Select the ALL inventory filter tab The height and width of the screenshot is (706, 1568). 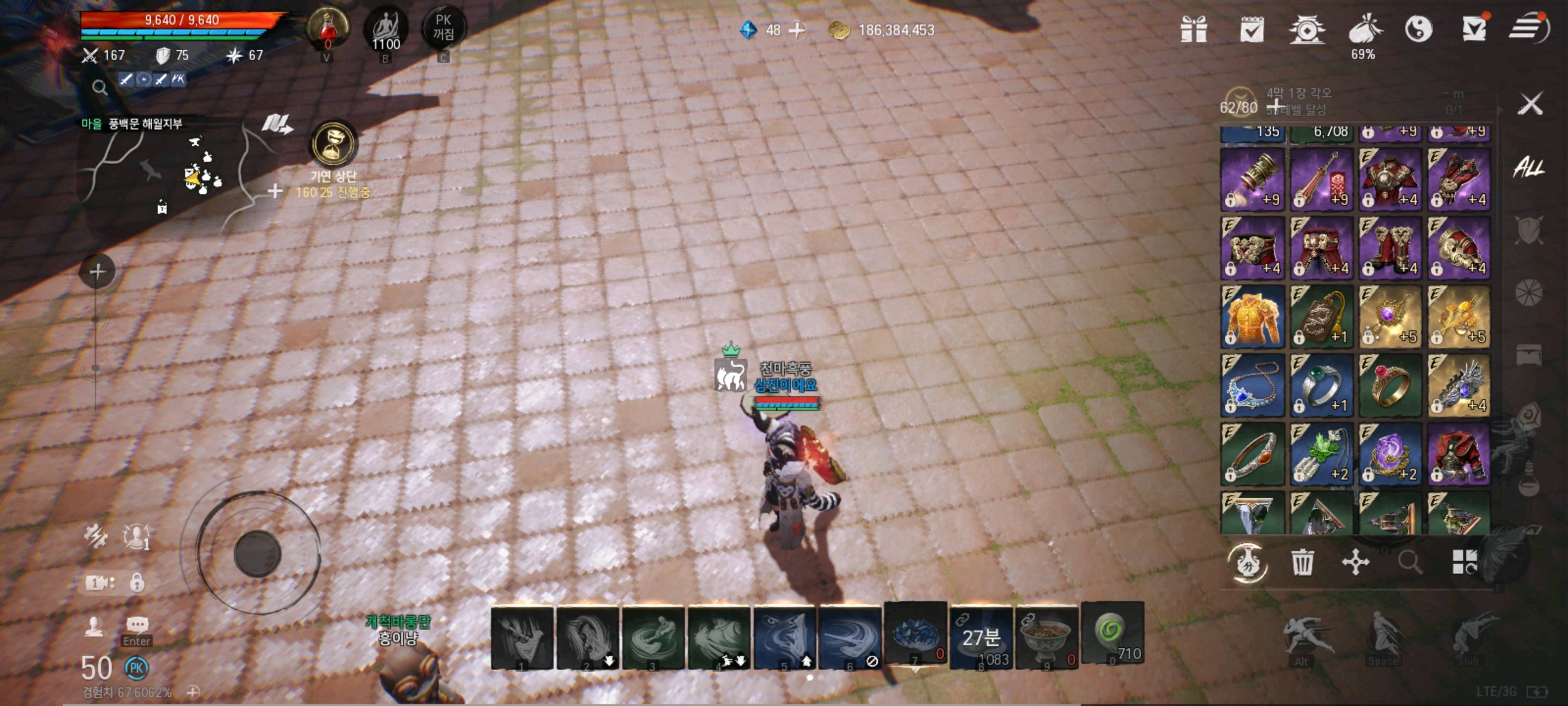1528,166
